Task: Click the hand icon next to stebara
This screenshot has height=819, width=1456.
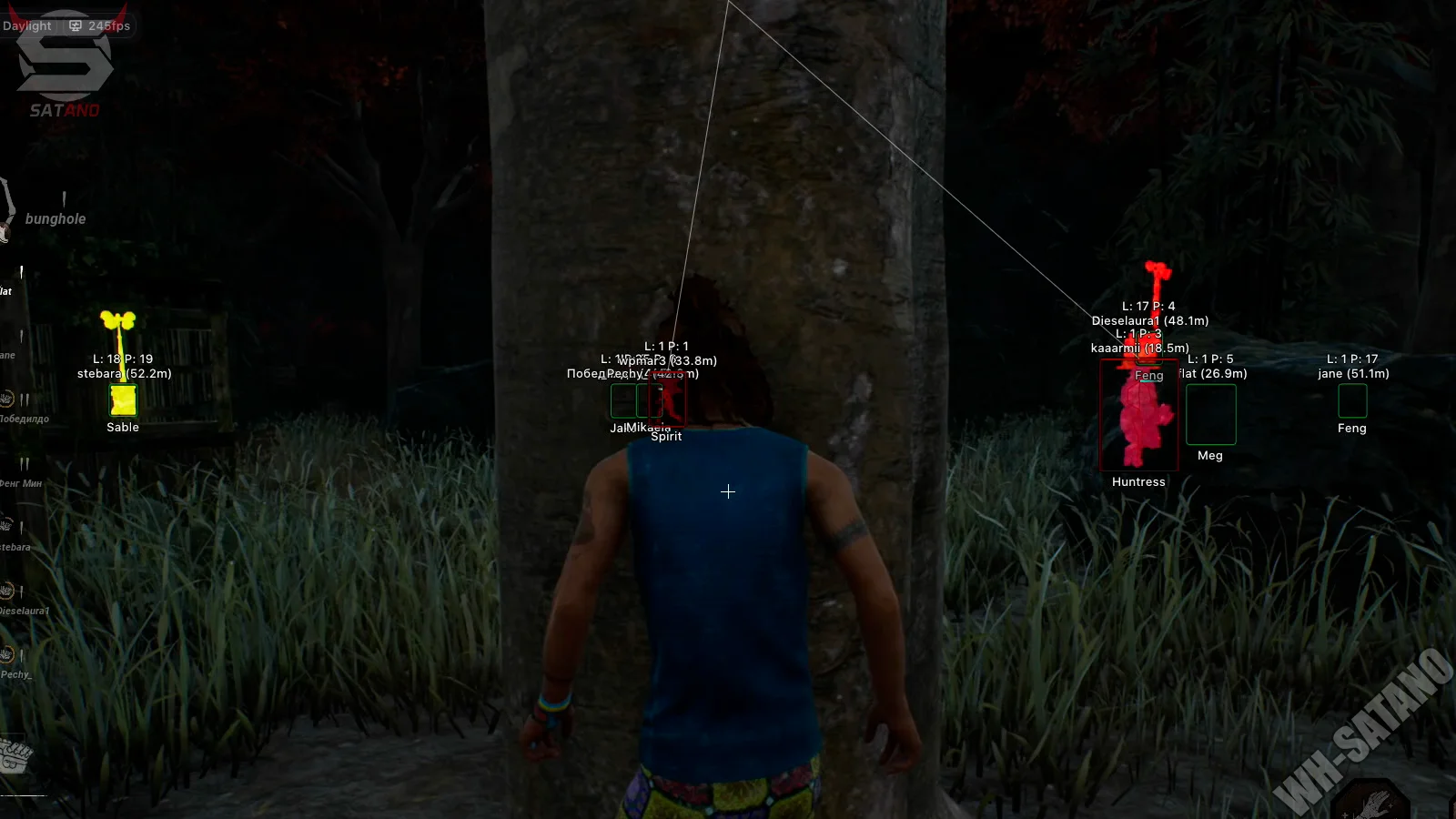Action: point(7,525)
